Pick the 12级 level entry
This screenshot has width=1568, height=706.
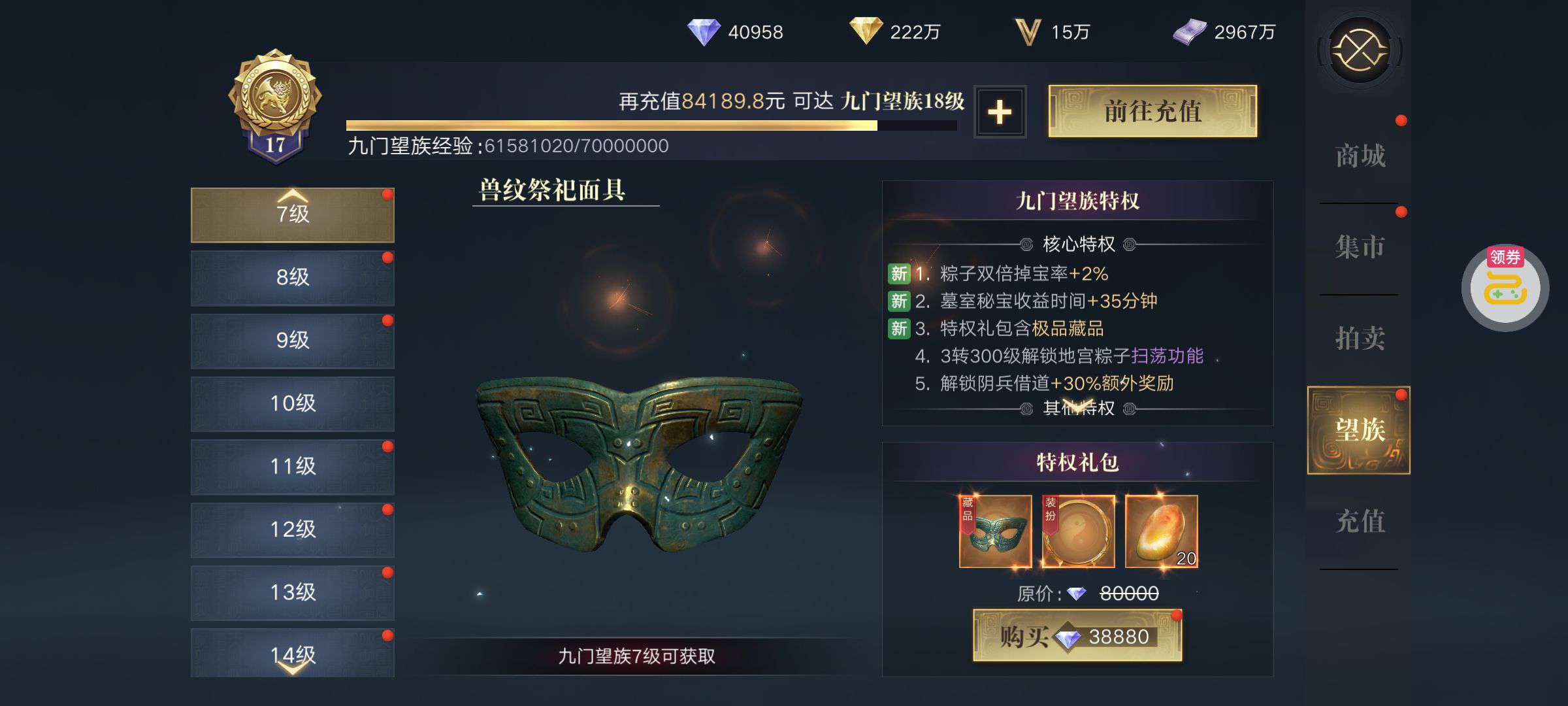(x=293, y=529)
